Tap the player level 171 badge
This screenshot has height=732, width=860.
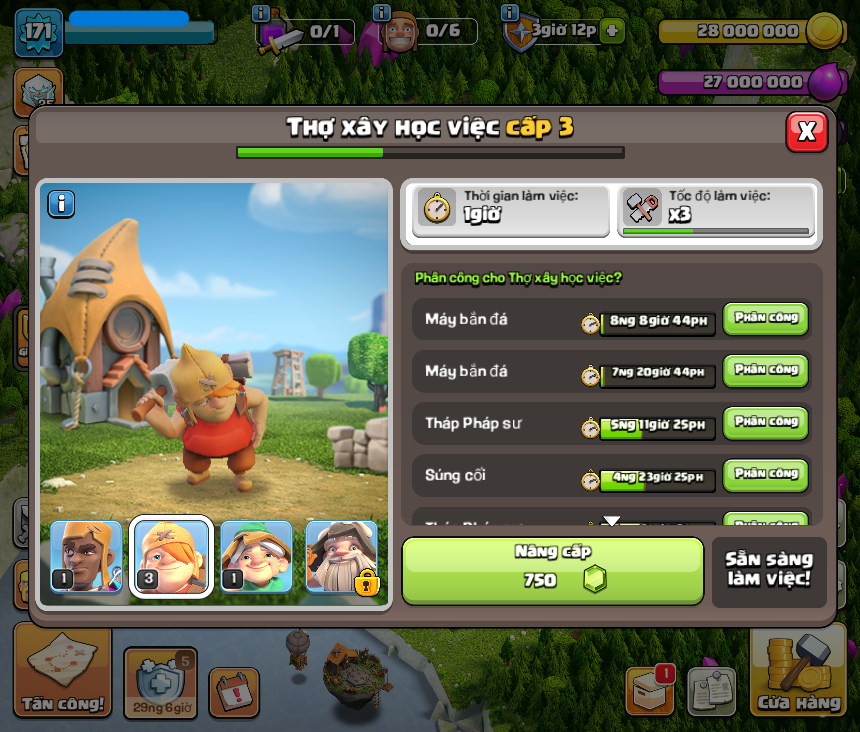pyautogui.click(x=39, y=33)
